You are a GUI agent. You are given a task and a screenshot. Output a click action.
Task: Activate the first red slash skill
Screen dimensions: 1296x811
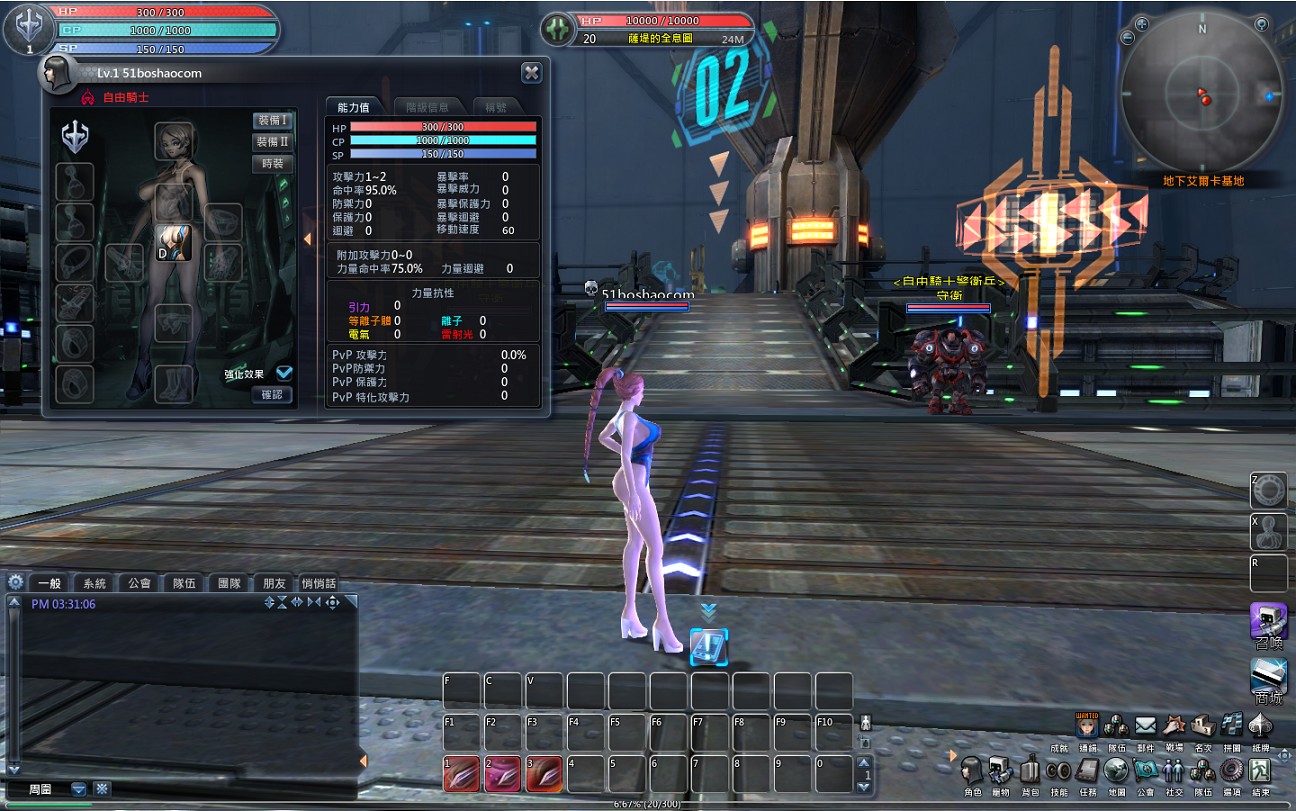pyautogui.click(x=462, y=773)
